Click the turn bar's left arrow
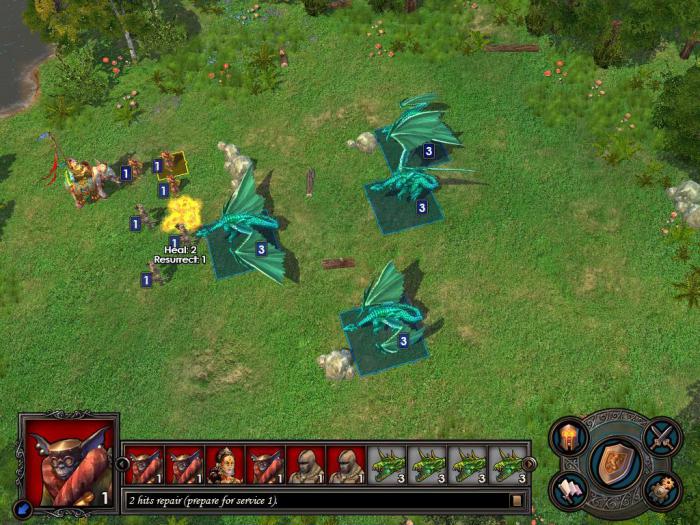 click(x=123, y=464)
